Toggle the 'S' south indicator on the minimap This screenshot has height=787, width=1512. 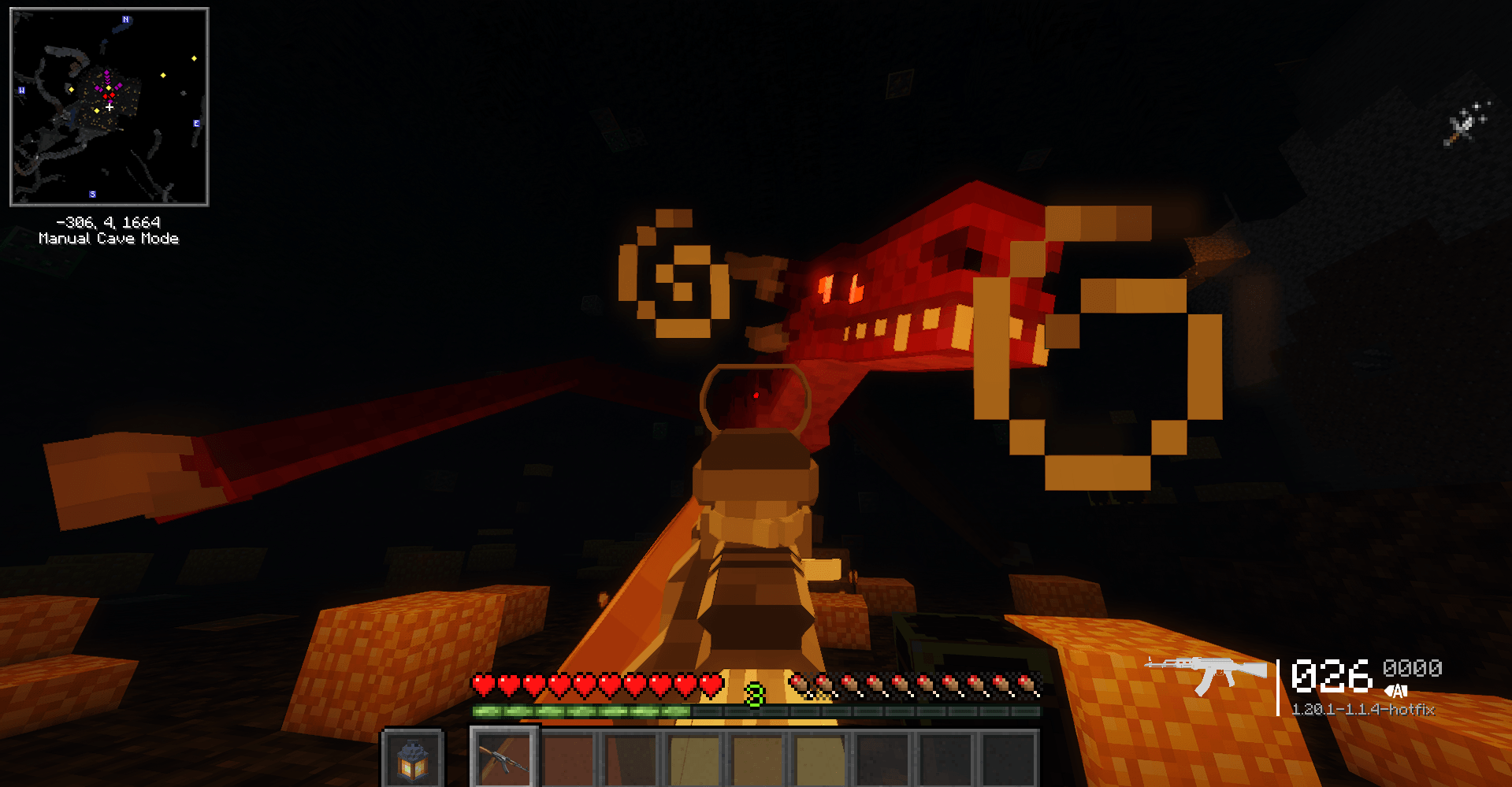pyautogui.click(x=92, y=193)
